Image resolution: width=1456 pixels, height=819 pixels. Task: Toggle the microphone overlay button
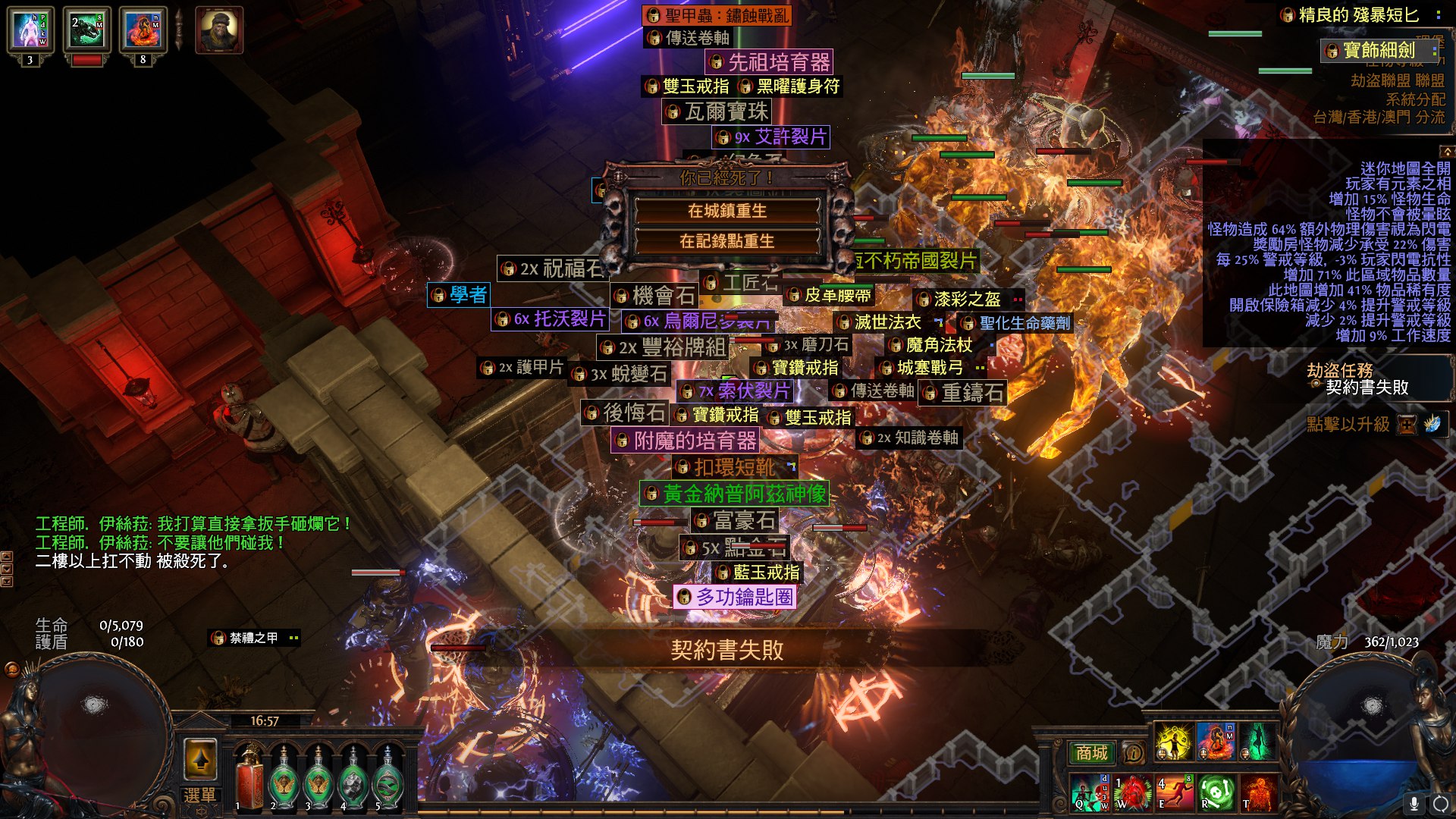[x=1414, y=803]
